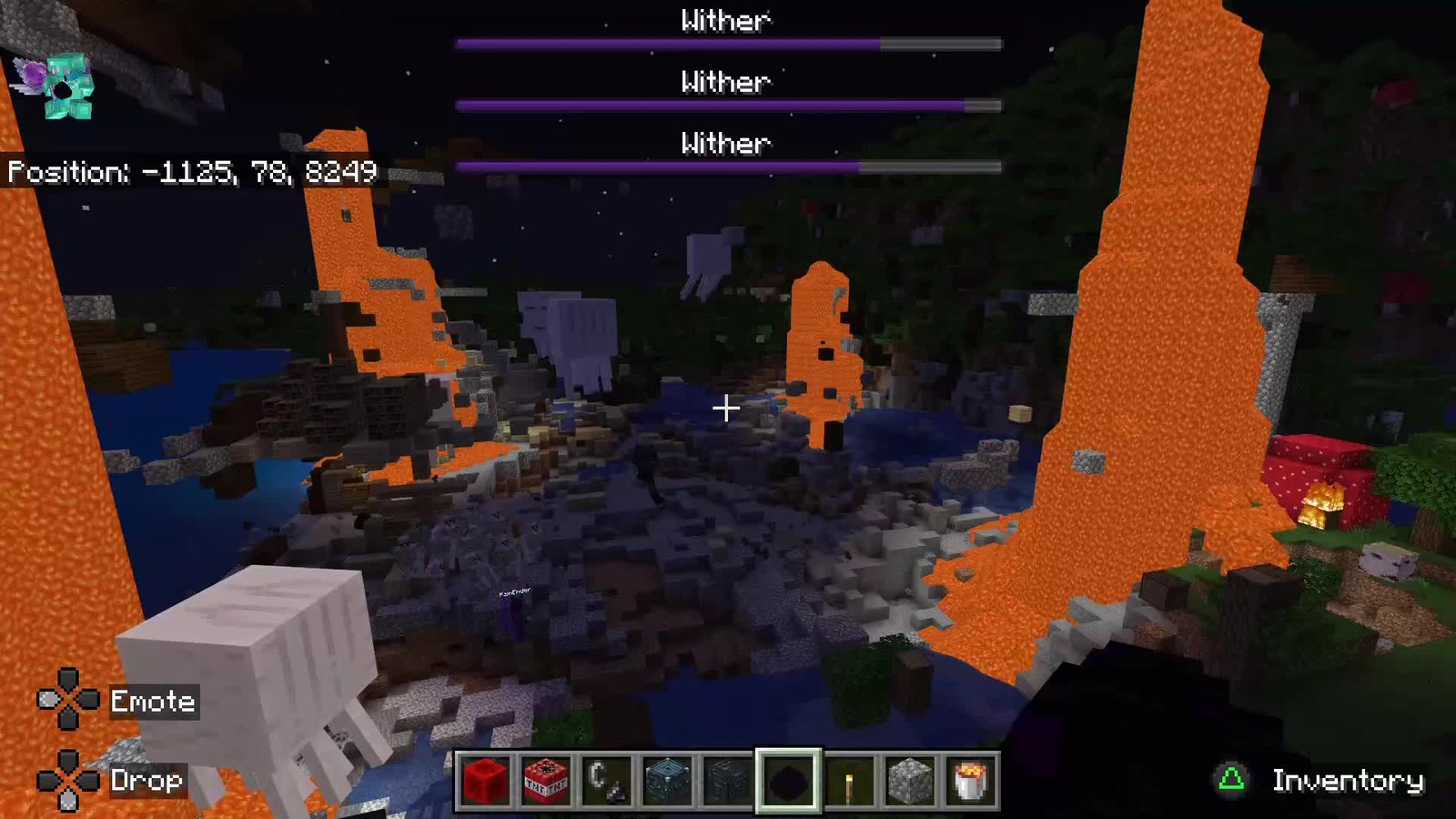The height and width of the screenshot is (819, 1456).
Task: Select the dark stone block slot
Action: (x=727, y=780)
